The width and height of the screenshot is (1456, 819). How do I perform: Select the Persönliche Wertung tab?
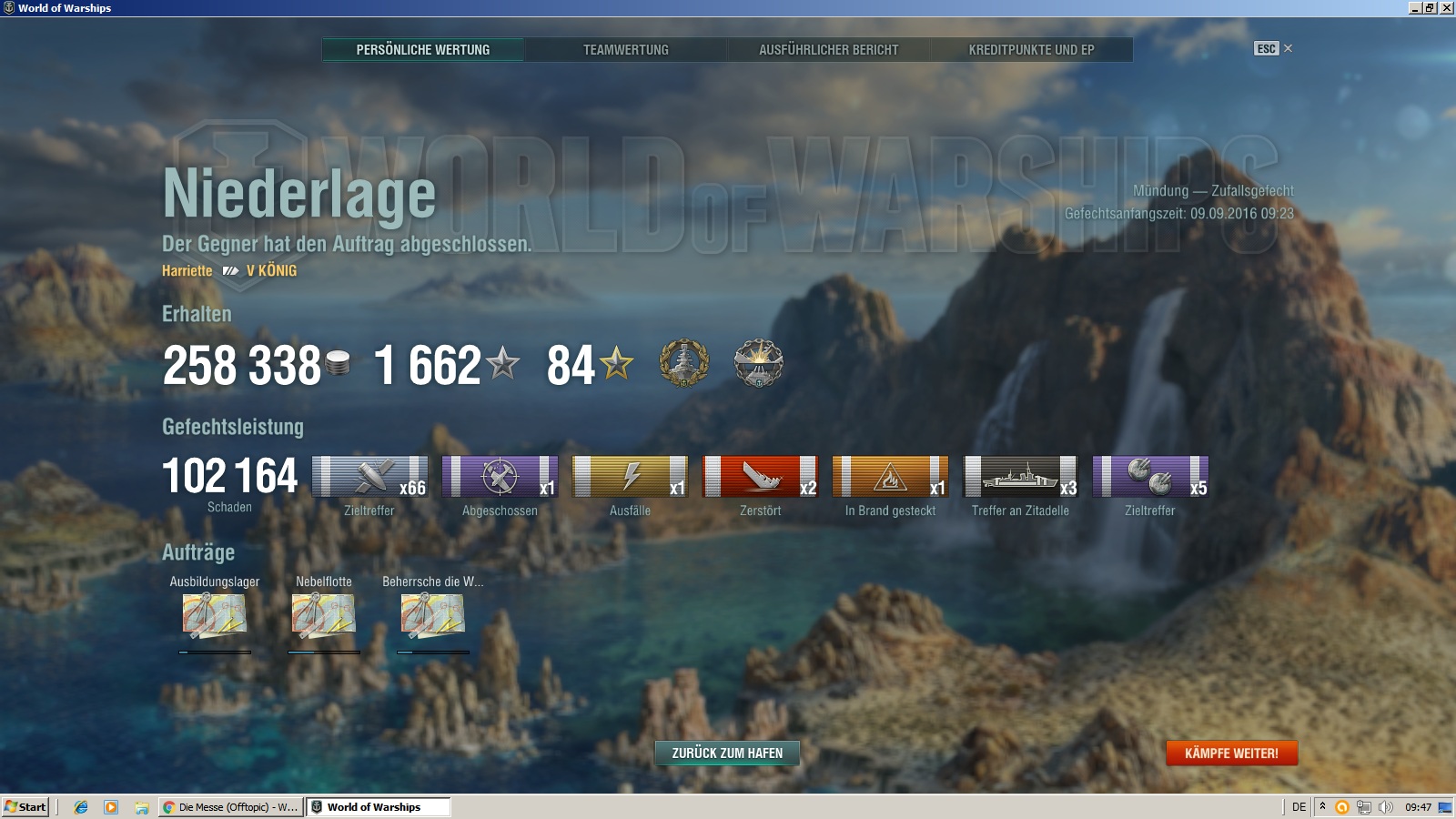423,50
